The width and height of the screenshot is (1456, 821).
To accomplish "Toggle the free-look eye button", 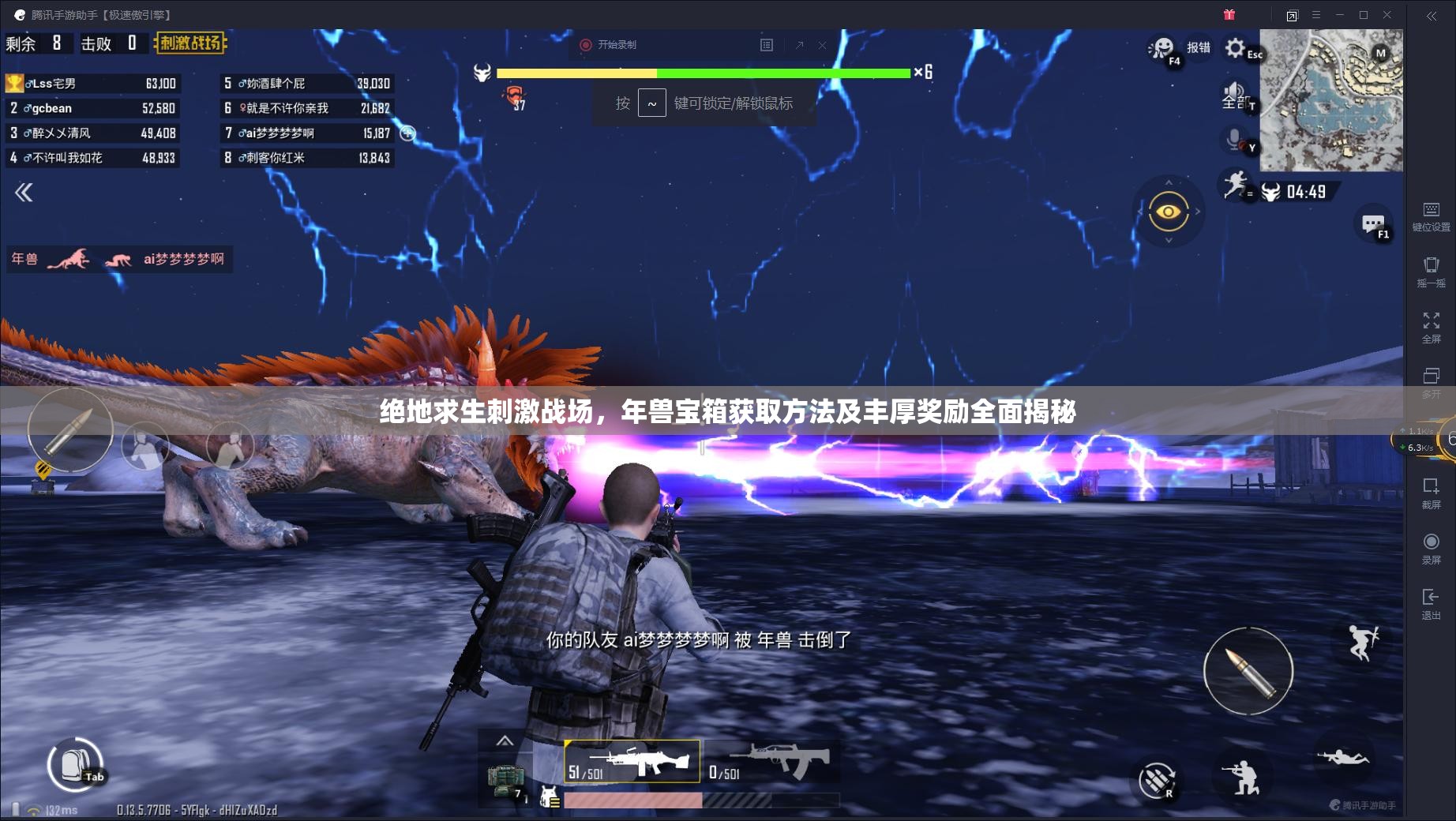I will click(1169, 212).
